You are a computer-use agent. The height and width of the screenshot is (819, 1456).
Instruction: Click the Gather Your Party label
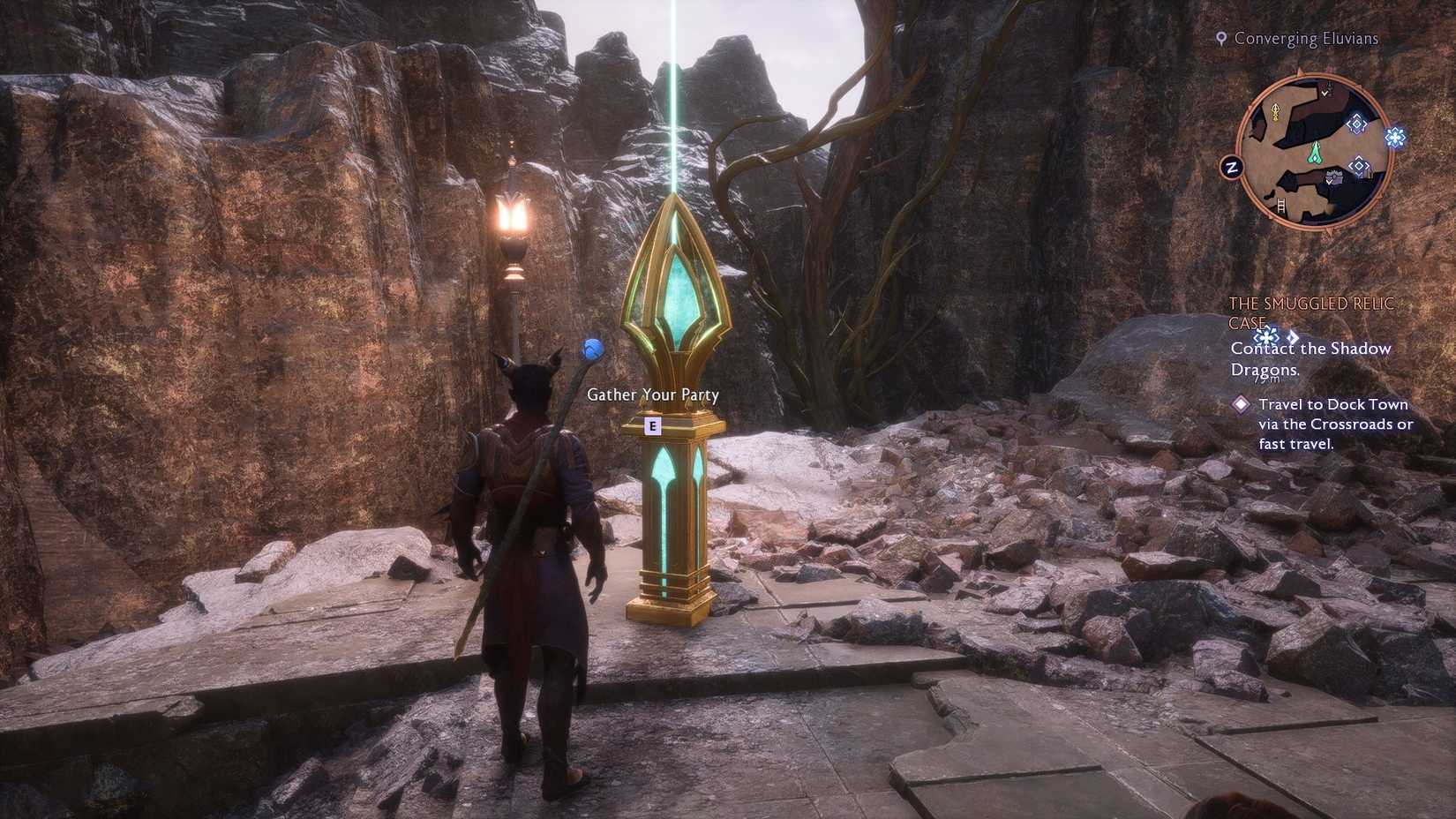[x=651, y=394]
